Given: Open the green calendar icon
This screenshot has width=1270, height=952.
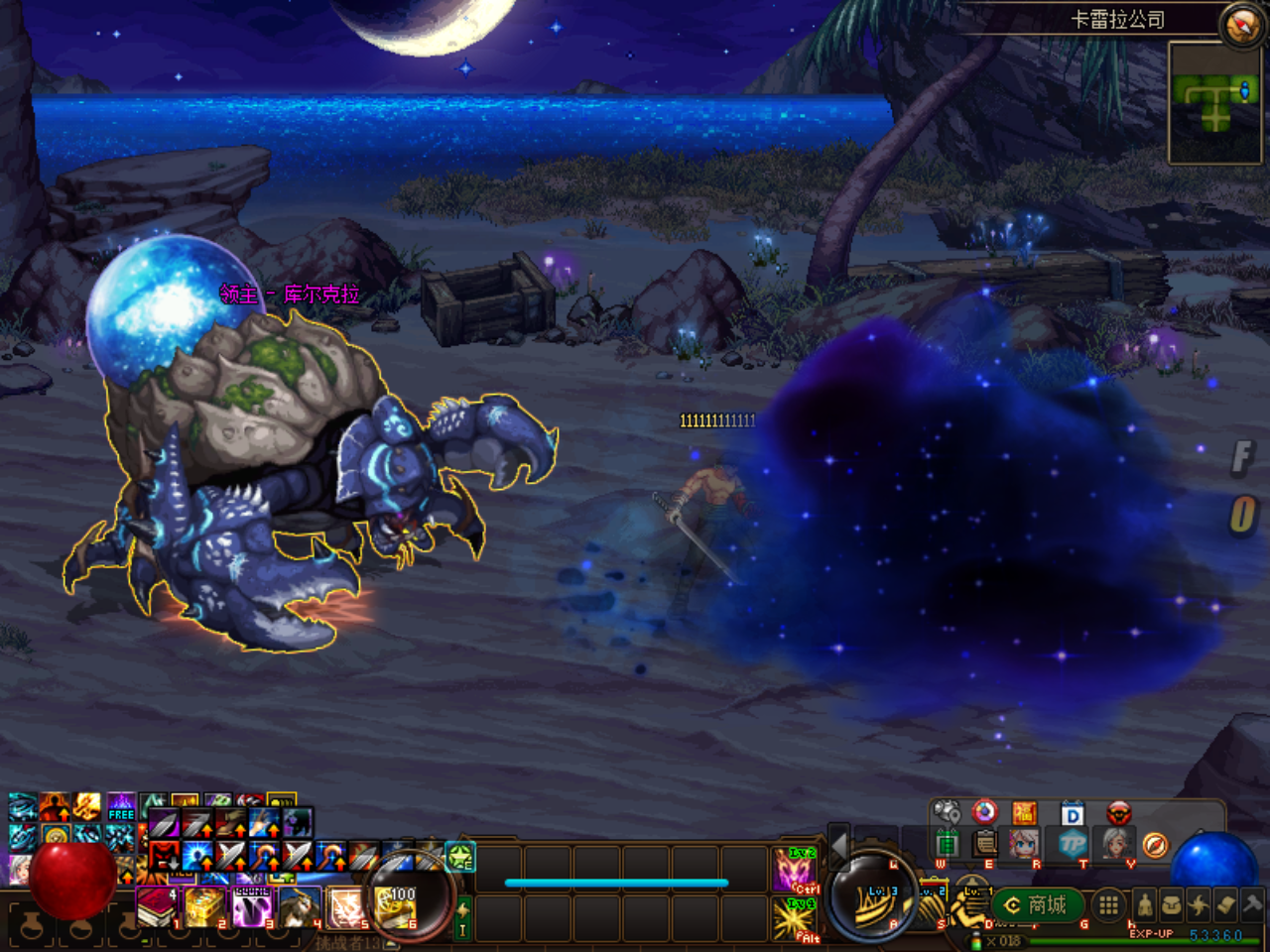Looking at the screenshot, I should [947, 844].
